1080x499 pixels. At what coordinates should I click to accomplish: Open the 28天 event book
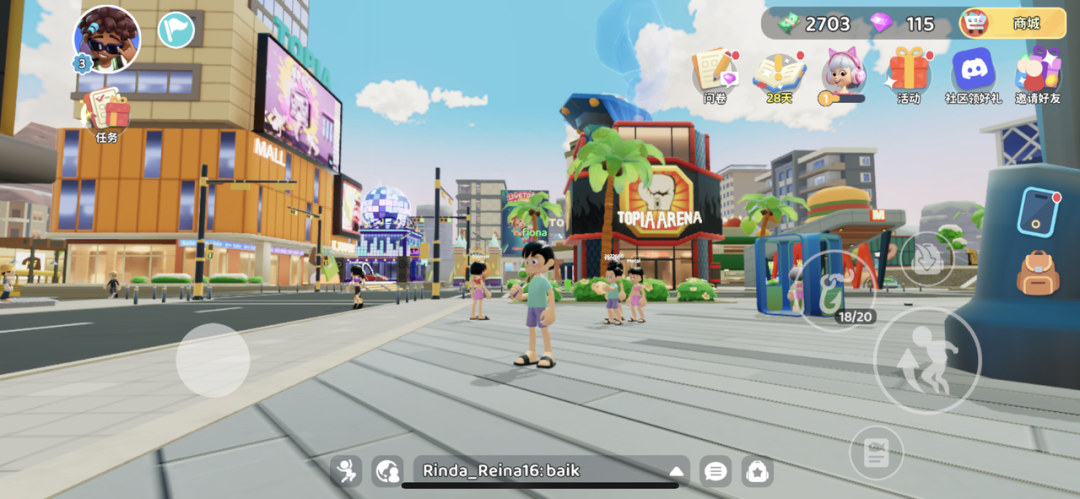point(779,75)
